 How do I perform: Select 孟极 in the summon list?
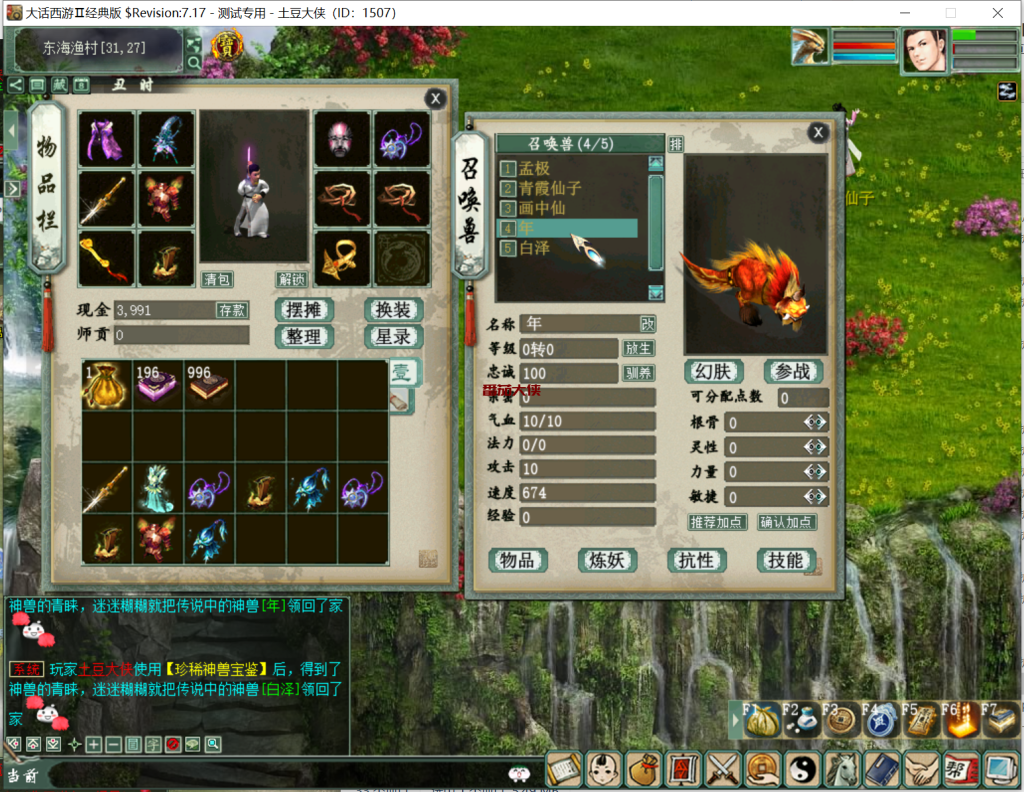[x=535, y=169]
